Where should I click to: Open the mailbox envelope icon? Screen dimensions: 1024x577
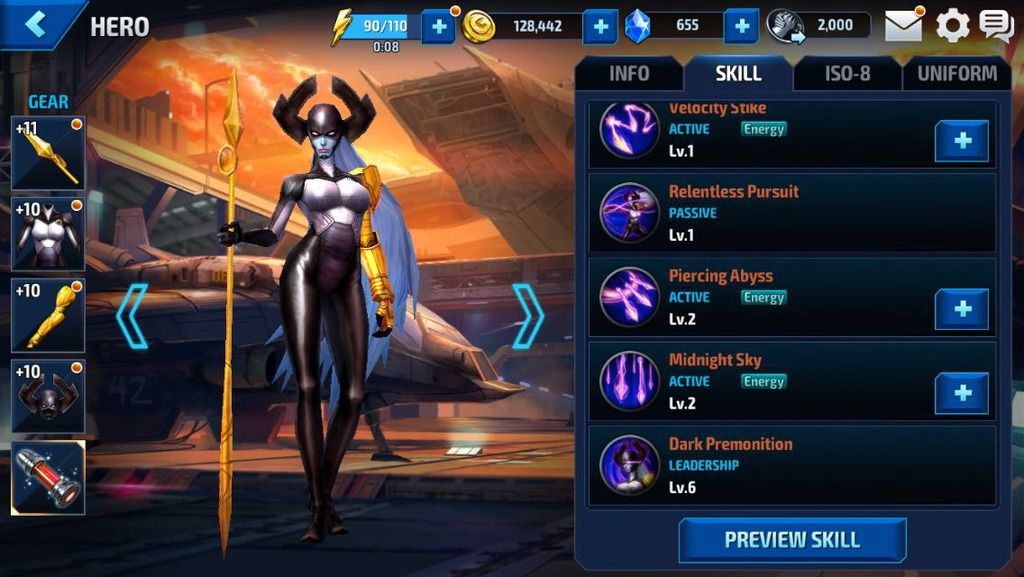903,26
